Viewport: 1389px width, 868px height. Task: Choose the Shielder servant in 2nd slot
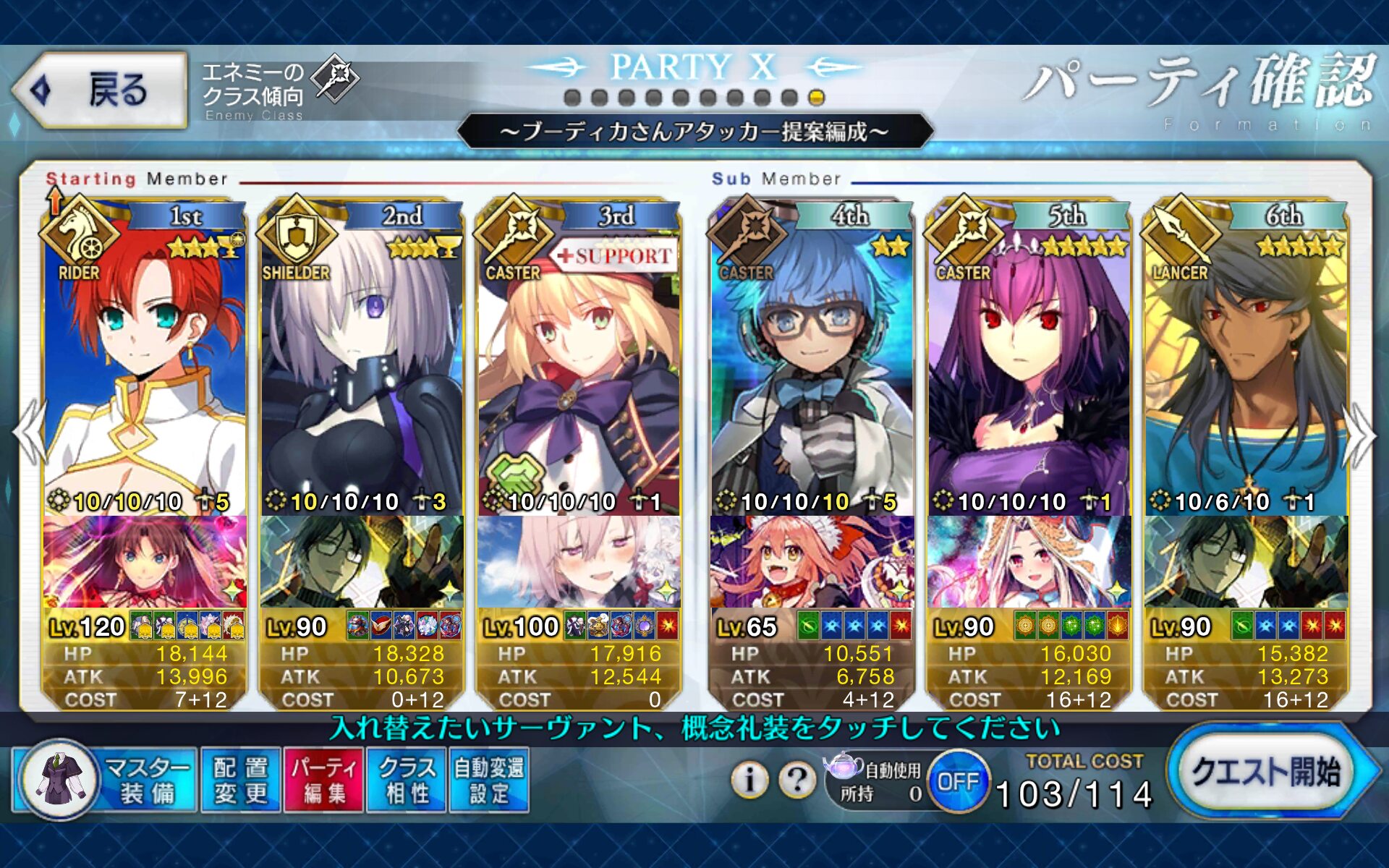[362, 362]
